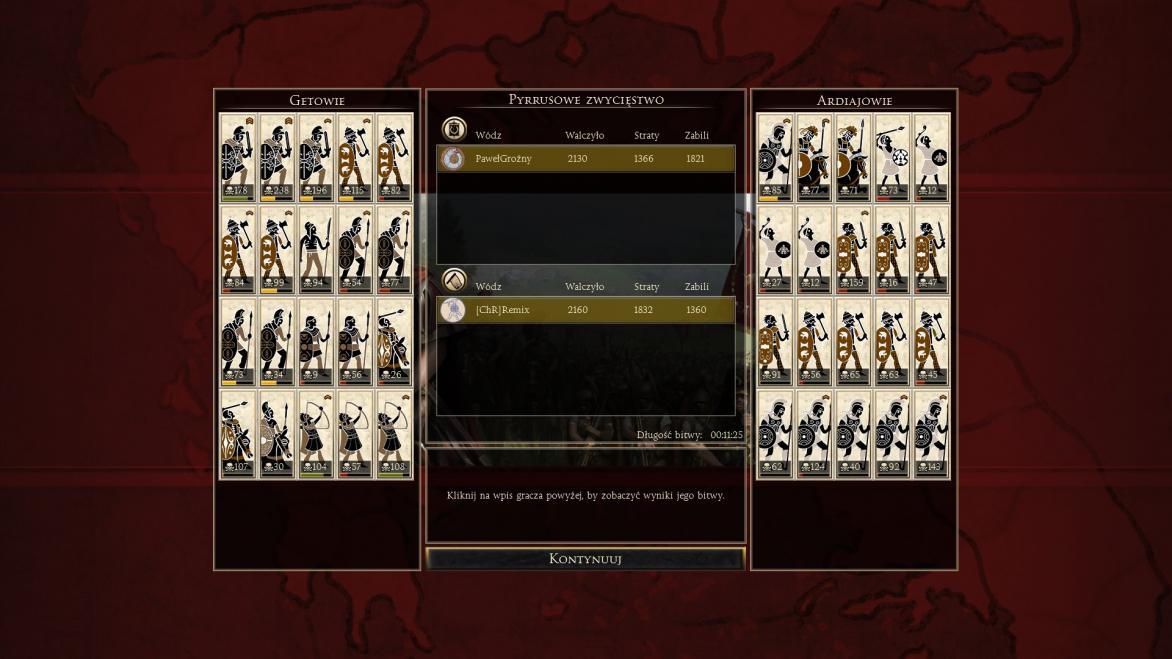Click the Kontynuuj button

coord(585,559)
